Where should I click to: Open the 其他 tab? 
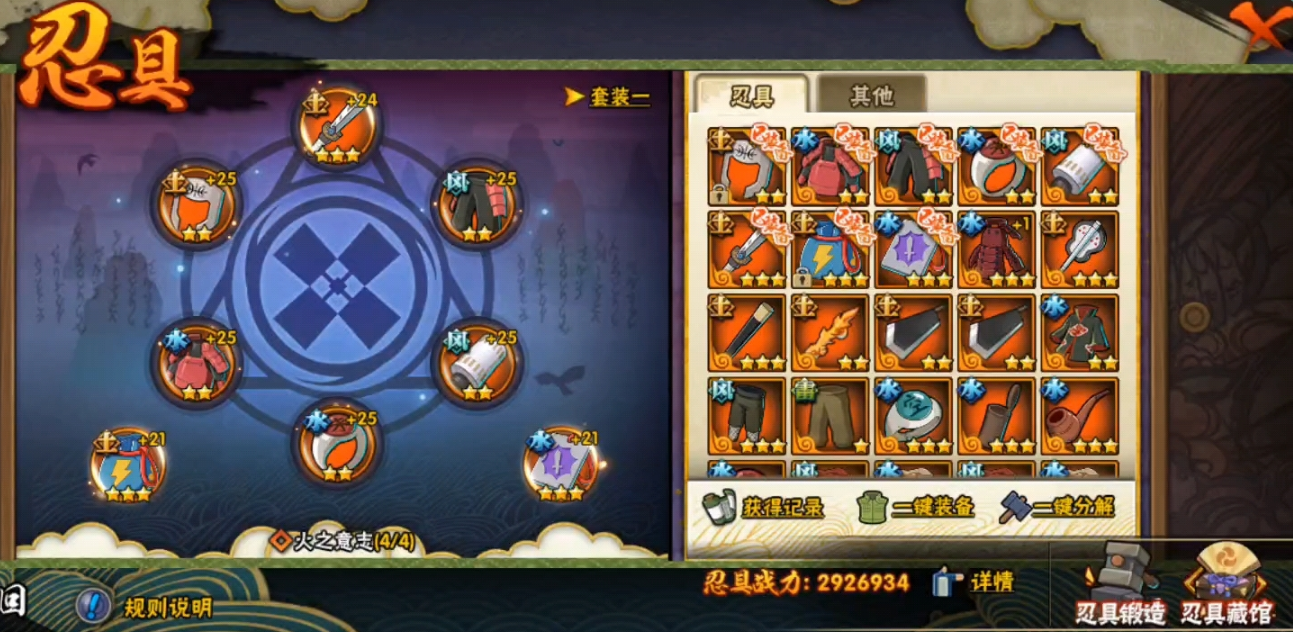click(871, 96)
